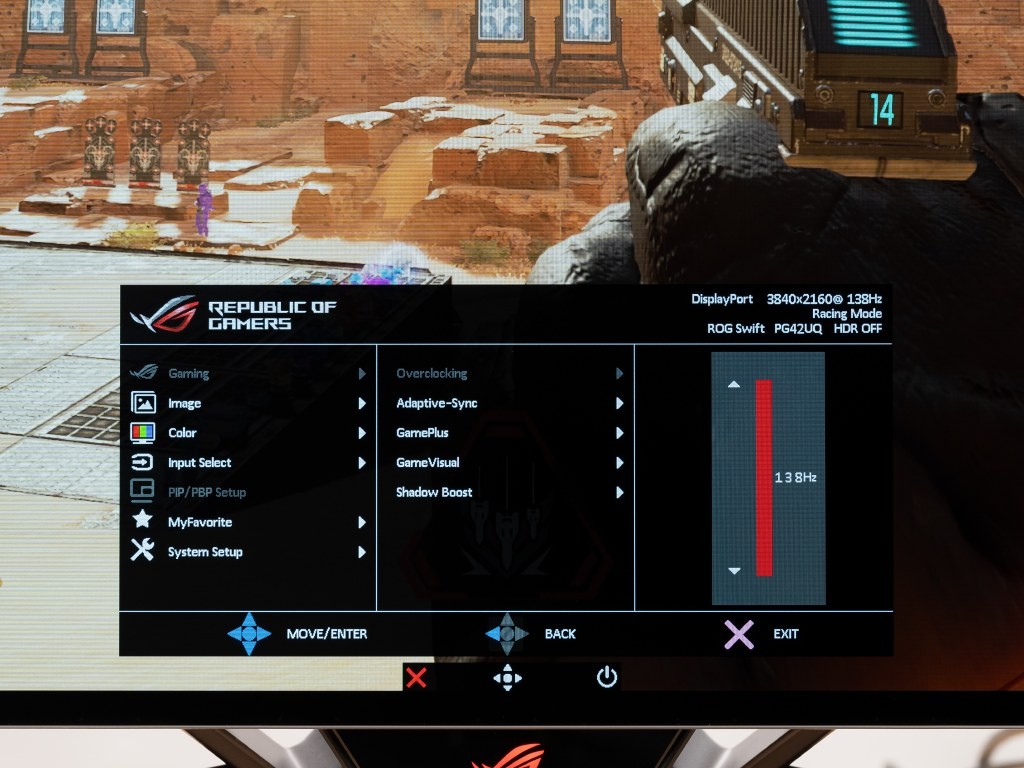1024x768 pixels.
Task: Select the Shadow Boost option
Action: 434,492
